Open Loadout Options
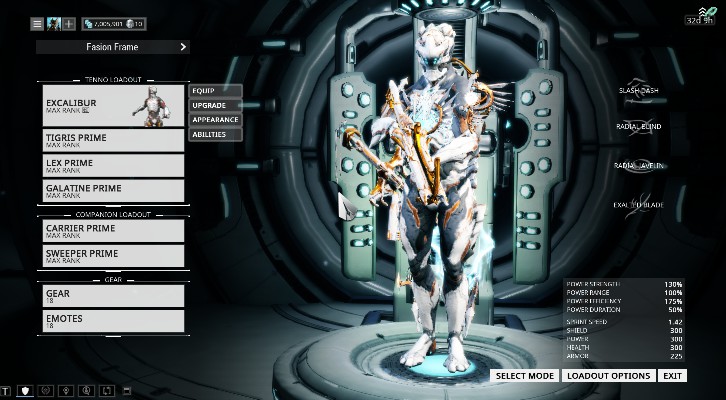 click(608, 376)
